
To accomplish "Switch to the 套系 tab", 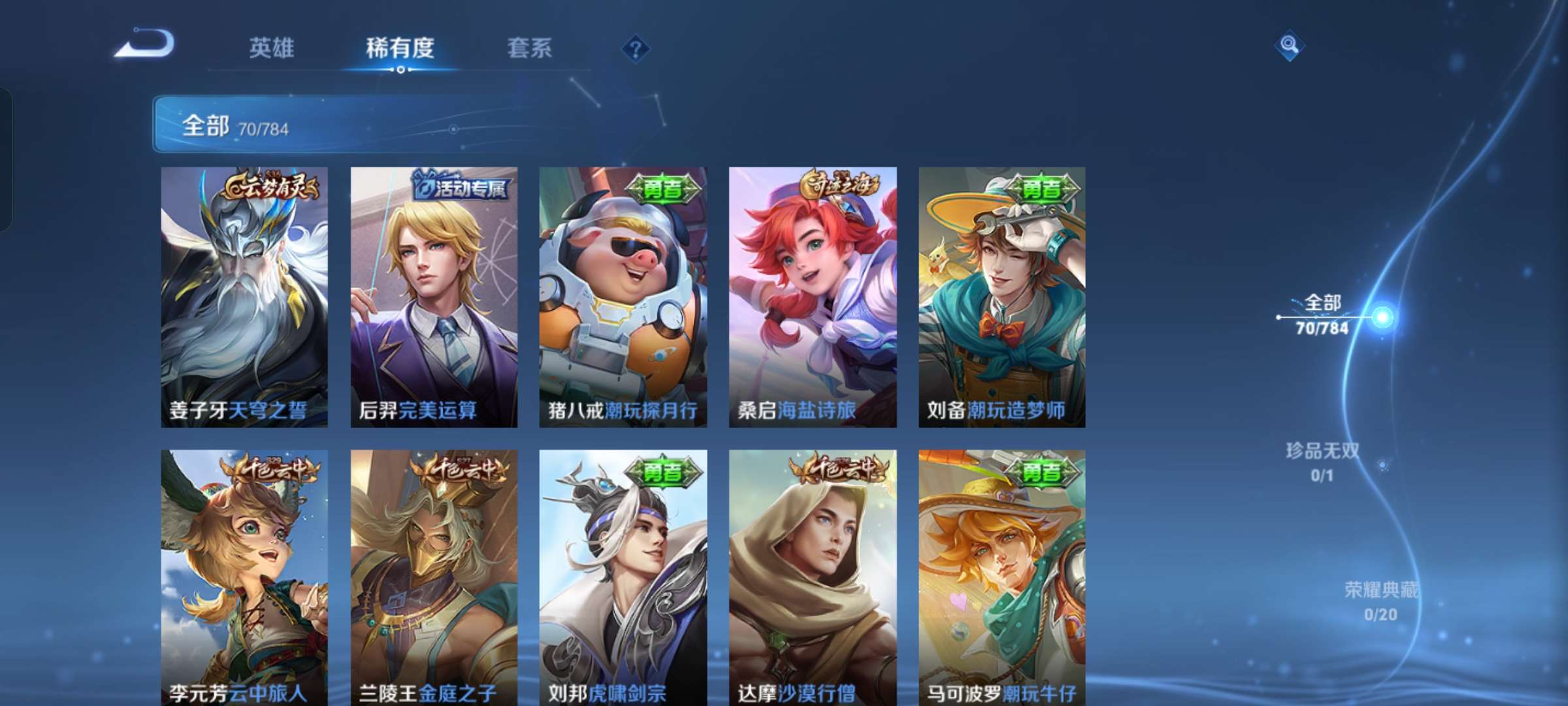I will [x=531, y=47].
